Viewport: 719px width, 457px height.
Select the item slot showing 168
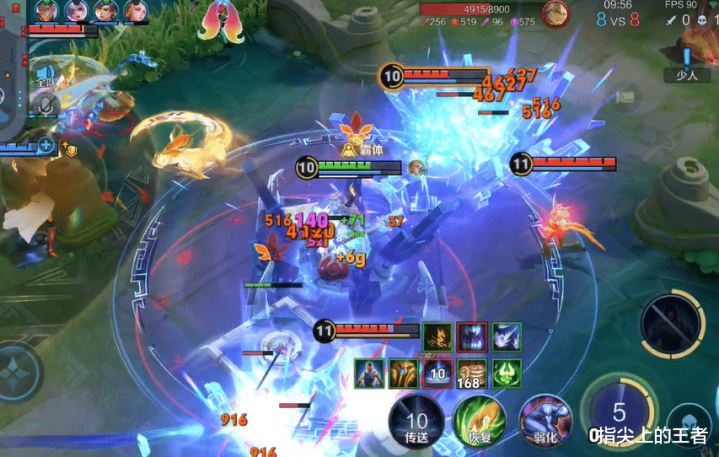[x=471, y=373]
